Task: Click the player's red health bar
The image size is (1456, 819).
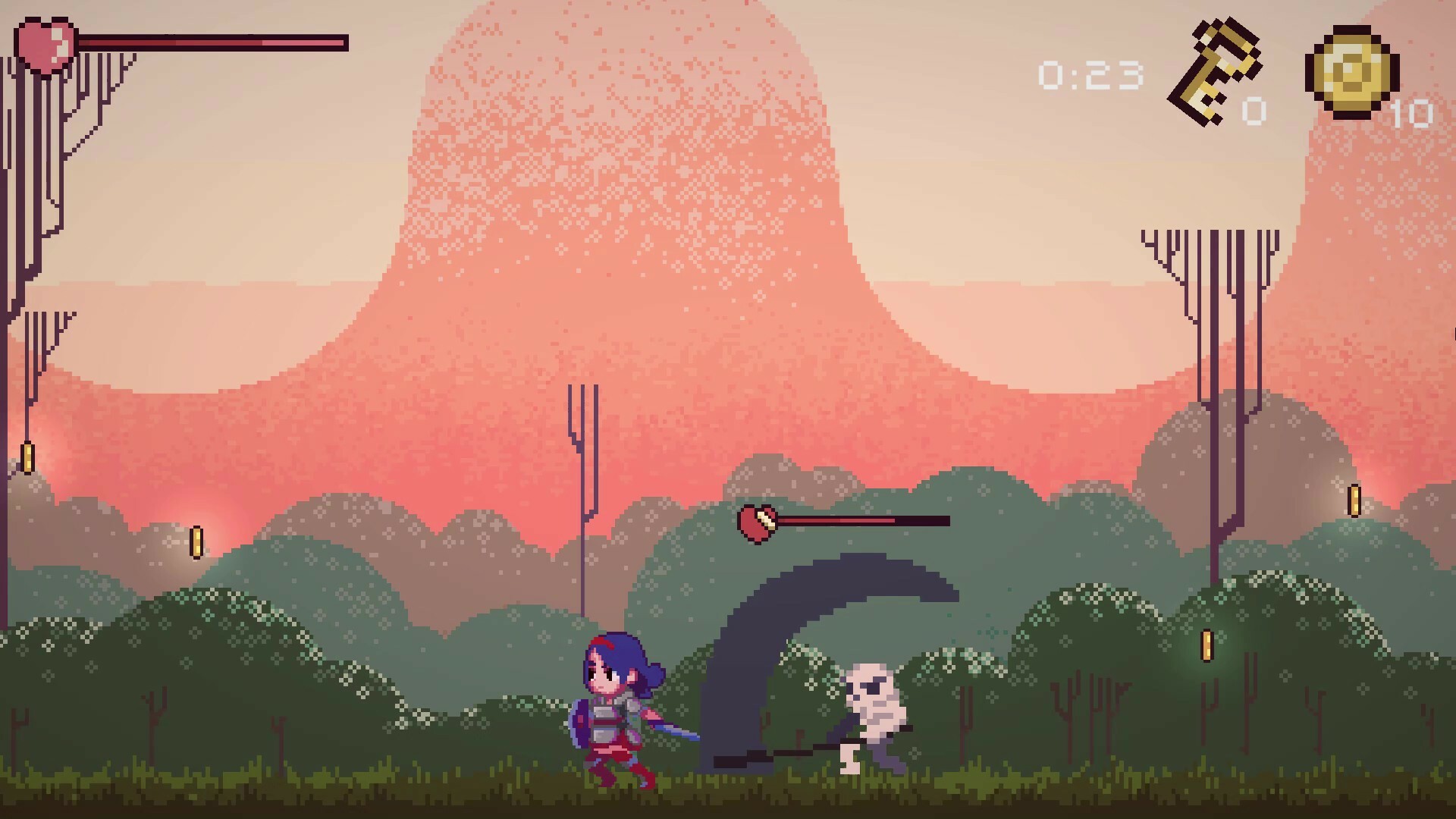Action: point(212,42)
